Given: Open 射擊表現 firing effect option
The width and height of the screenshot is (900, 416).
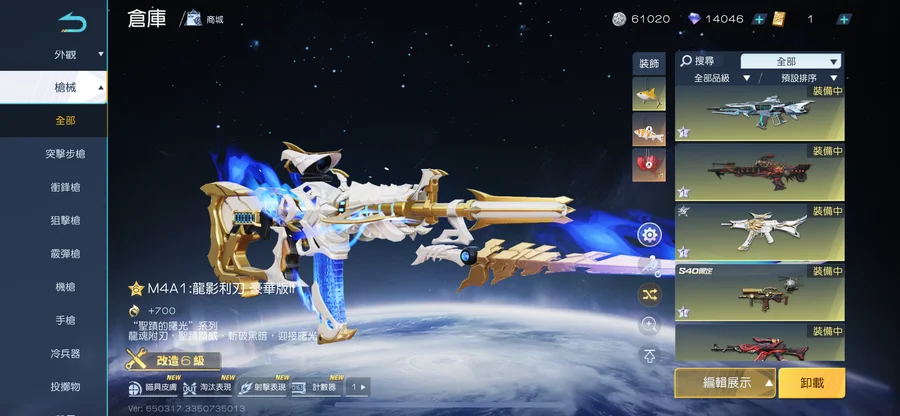Looking at the screenshot, I should click(x=262, y=387).
